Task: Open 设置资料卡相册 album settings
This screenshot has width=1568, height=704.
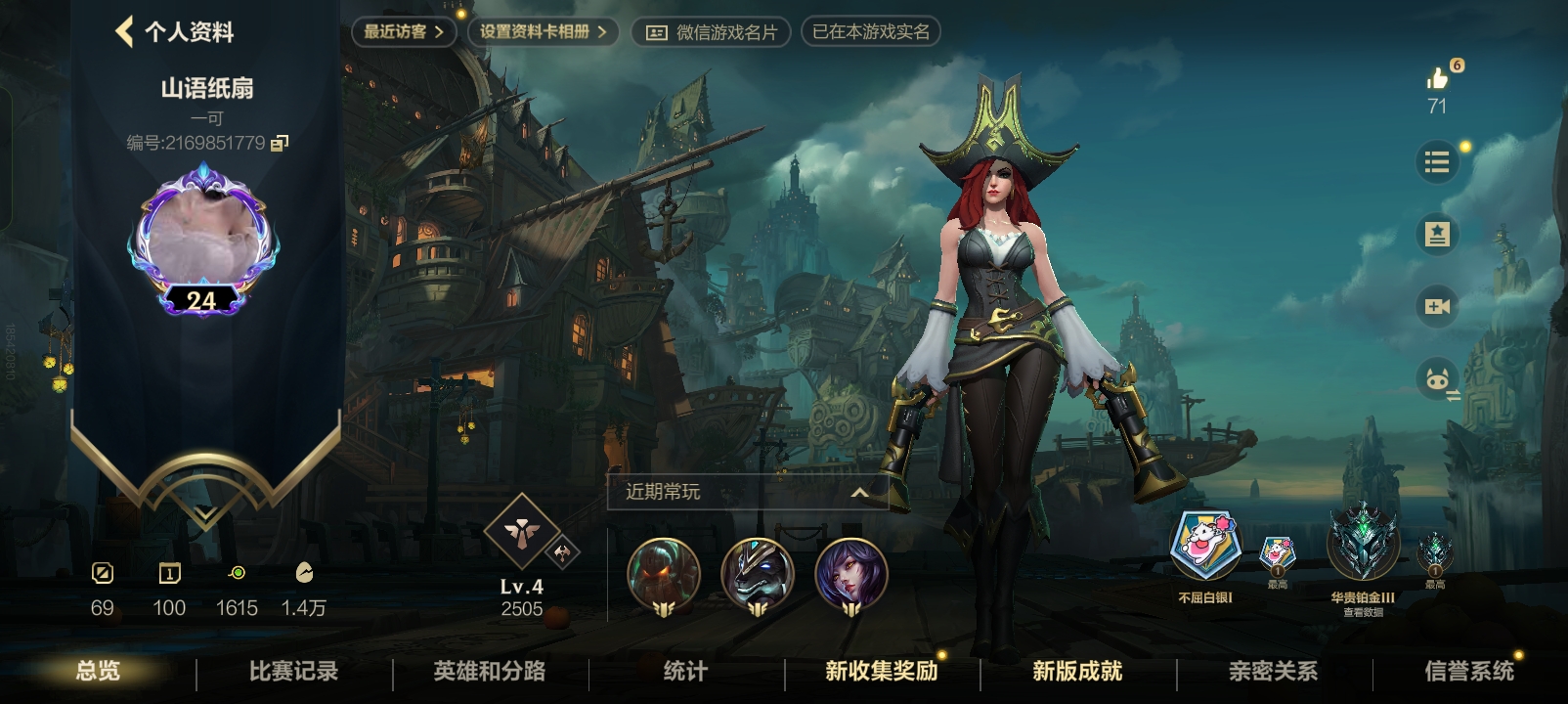Action: (541, 30)
